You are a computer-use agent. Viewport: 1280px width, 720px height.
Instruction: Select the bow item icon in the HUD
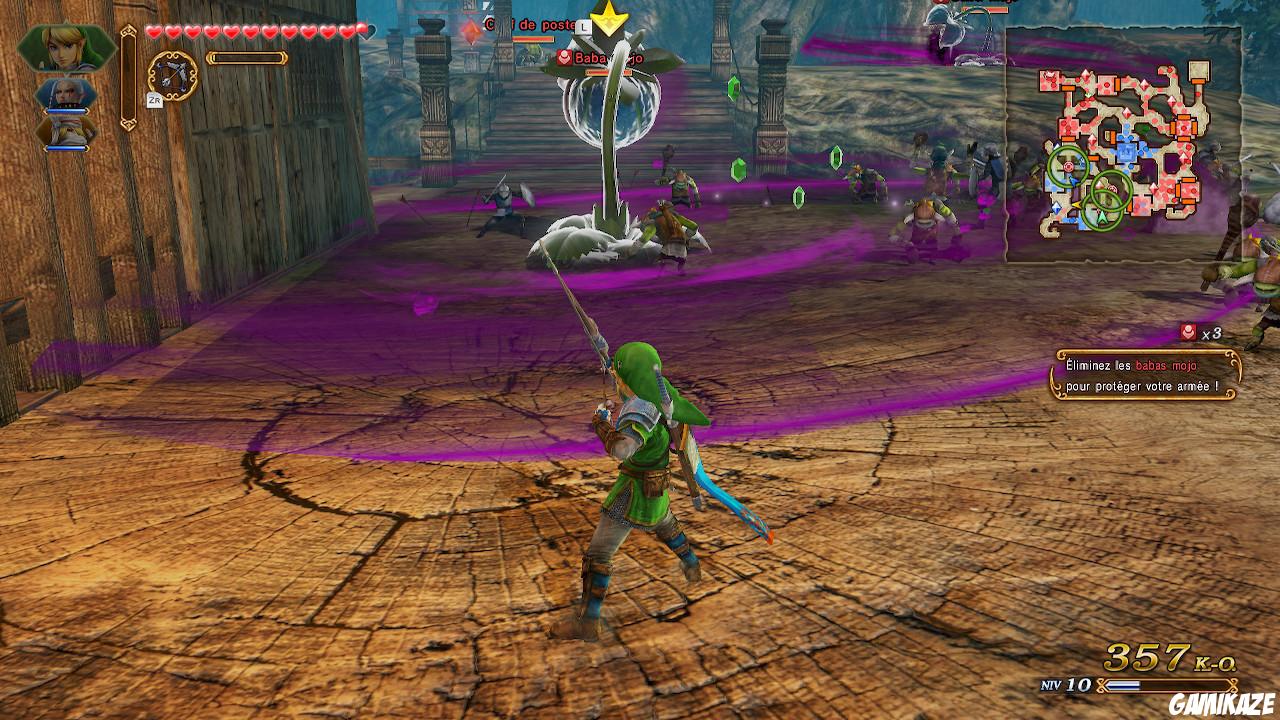172,73
